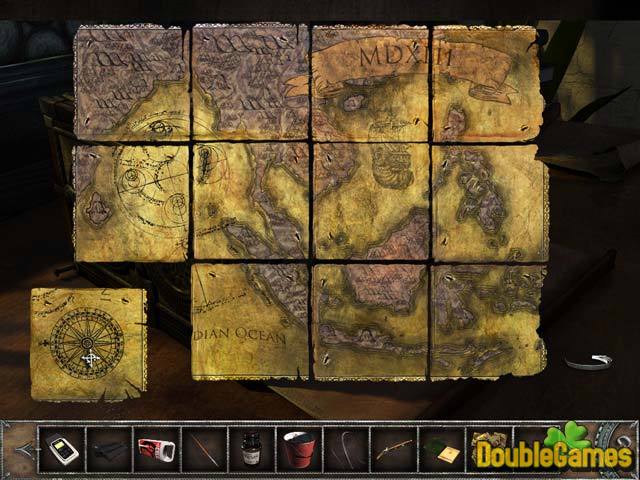Select the golden rod inventory item
This screenshot has width=640, height=480.
click(394, 448)
